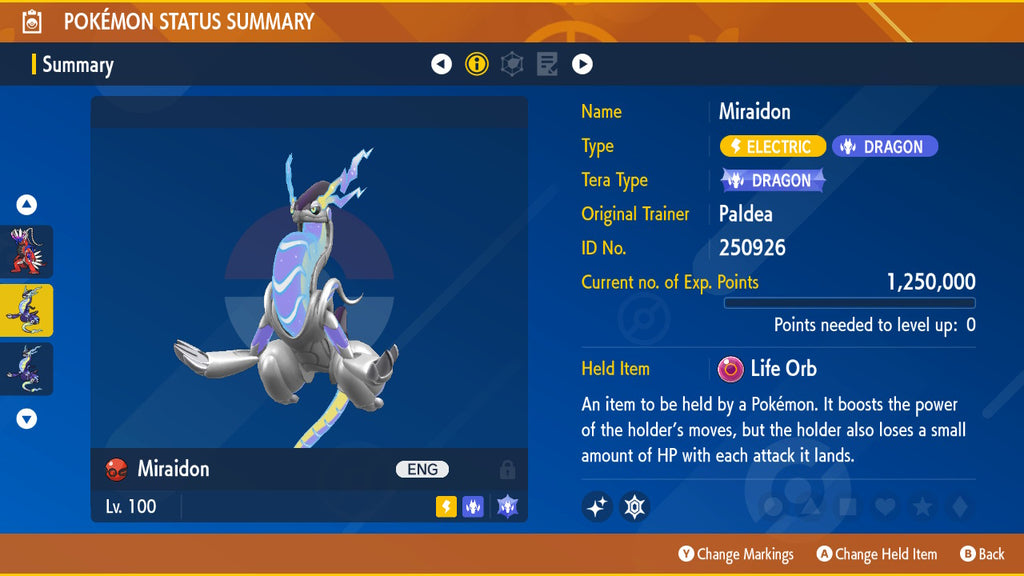This screenshot has height=576, width=1024.
Task: Select the Life Orb held item icon
Action: (731, 369)
